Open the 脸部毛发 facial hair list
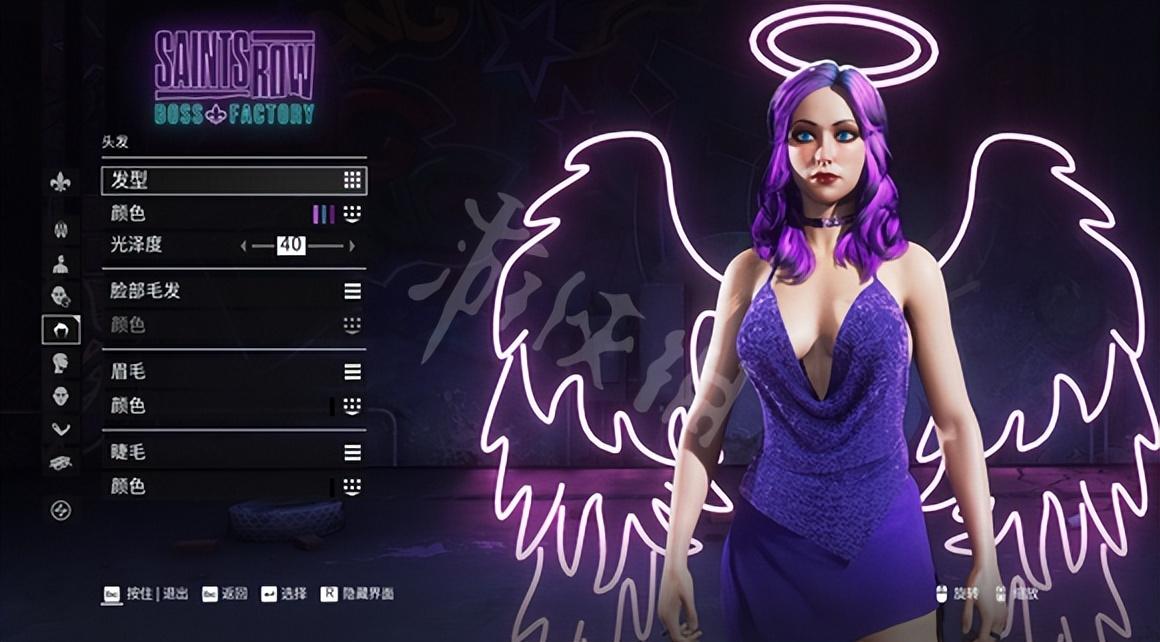Image resolution: width=1160 pixels, height=642 pixels. click(234, 291)
